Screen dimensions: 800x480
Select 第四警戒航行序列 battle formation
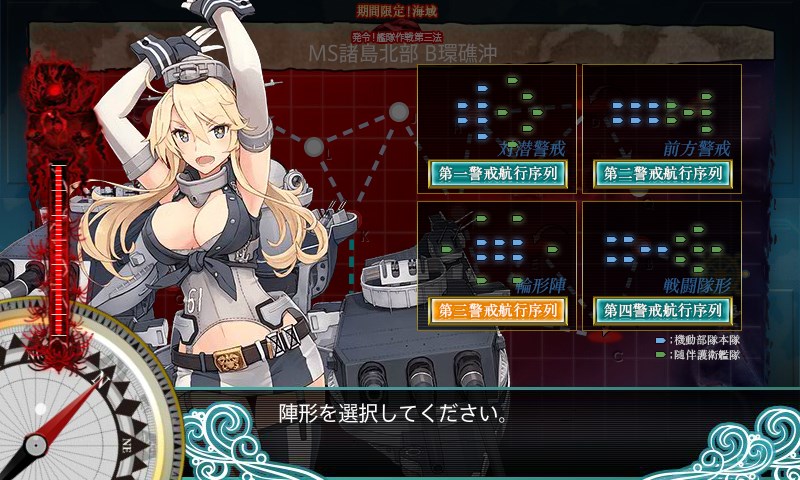pyautogui.click(x=662, y=310)
